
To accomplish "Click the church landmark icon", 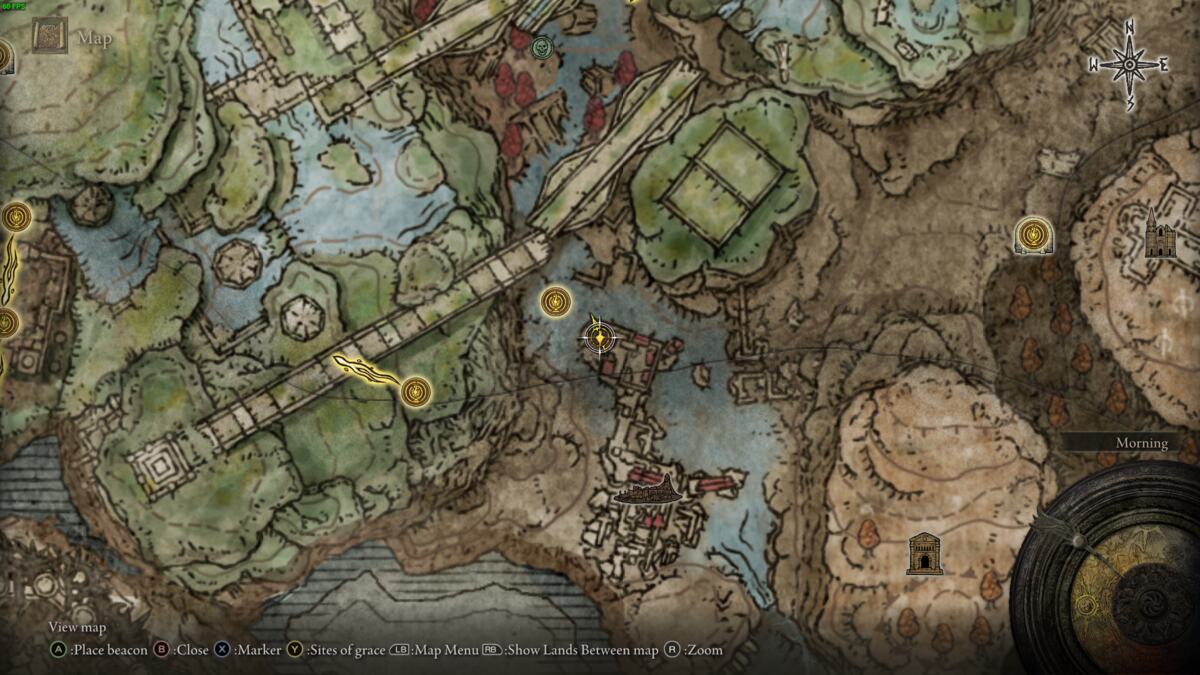I will (x=1160, y=235).
